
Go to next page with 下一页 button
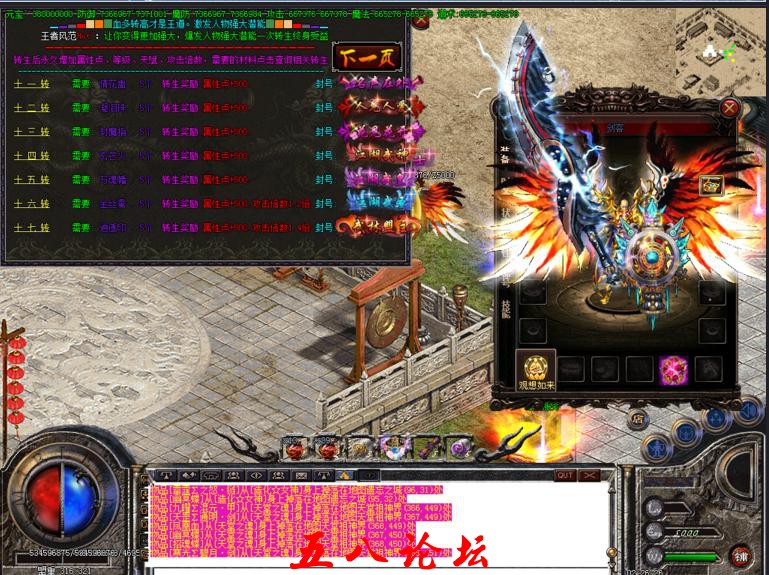[368, 56]
